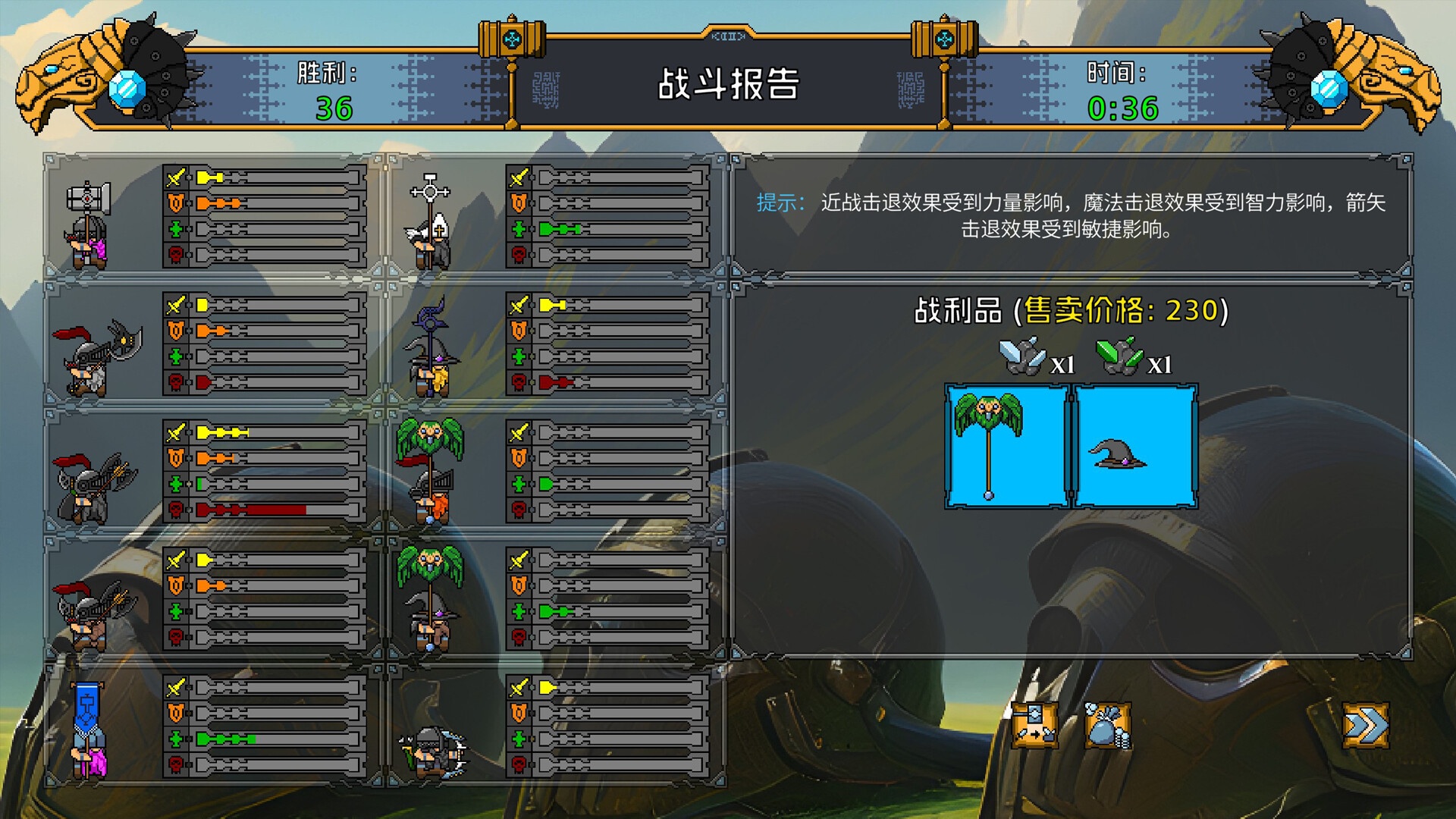The image size is (1456, 819).
Task: Open the 战斗报告 title banner
Action: point(730,83)
